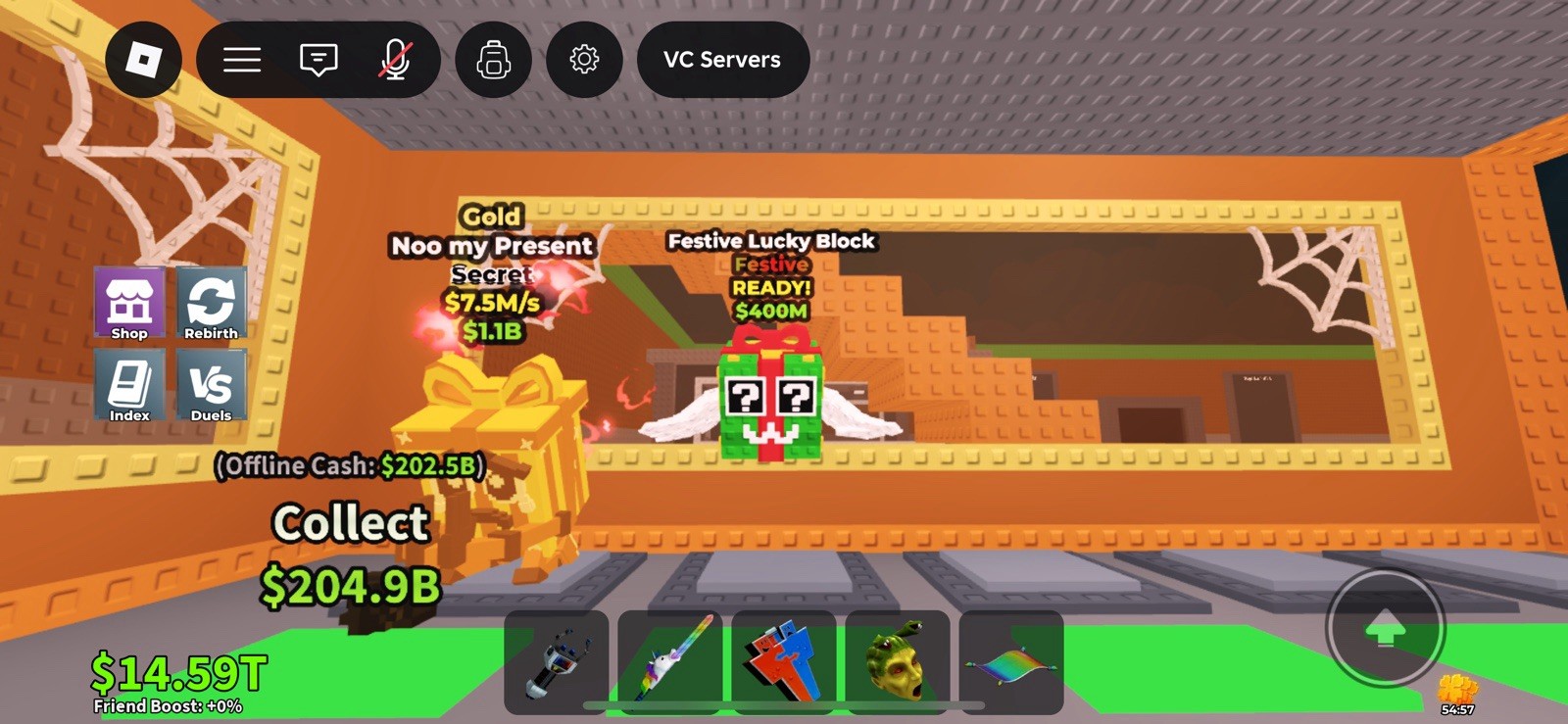Screen dimensions: 1568x724
Task: Open the VC Servers panel
Action: point(722,60)
